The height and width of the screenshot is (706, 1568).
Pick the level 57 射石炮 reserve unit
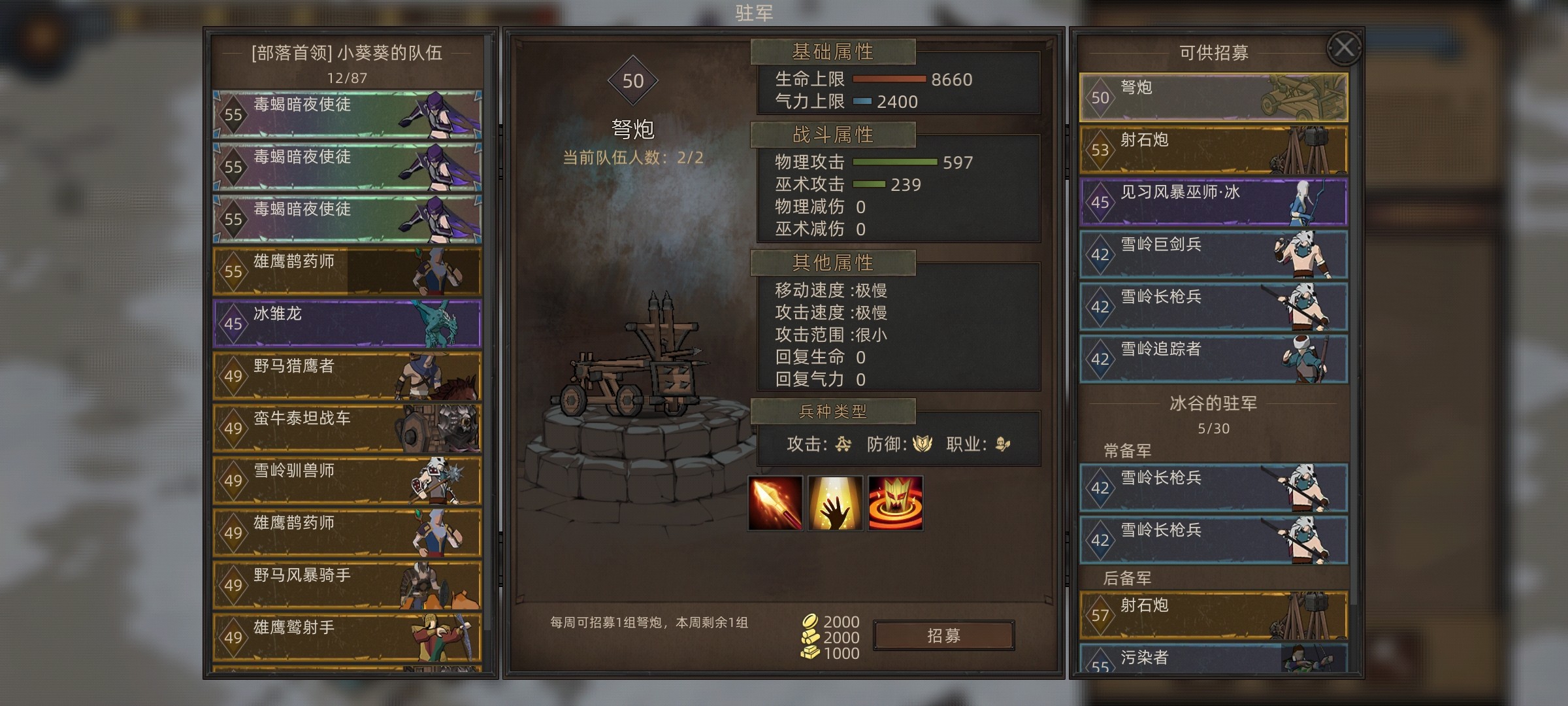[x=1213, y=615]
